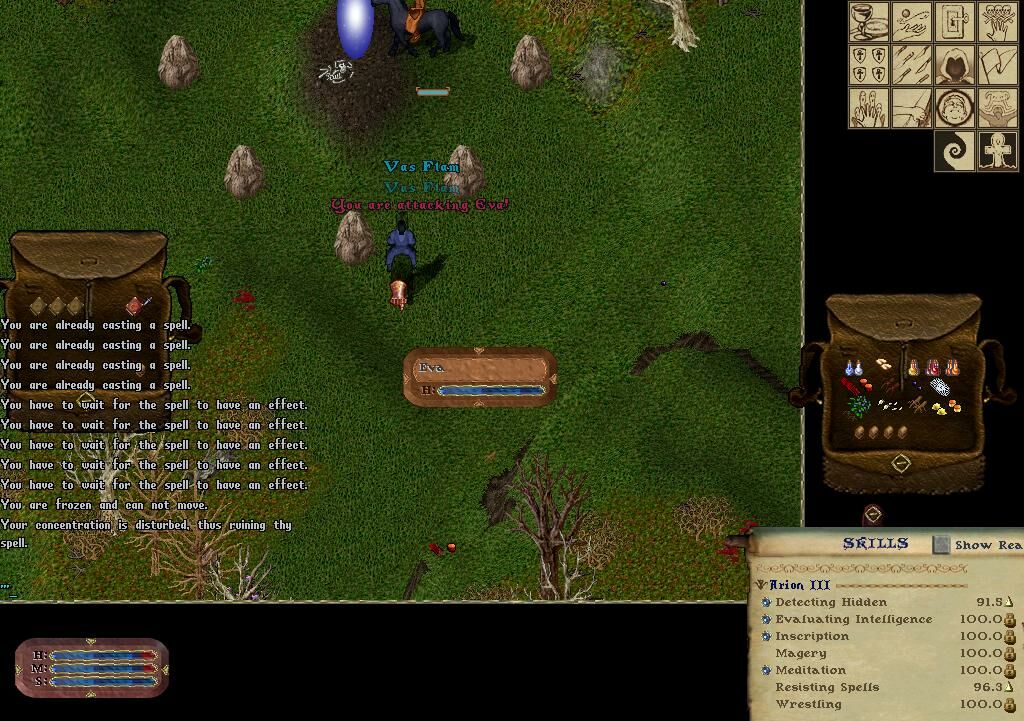The width and height of the screenshot is (1024, 721).
Task: Select the four ankh shields spell icon
Action: 869,65
